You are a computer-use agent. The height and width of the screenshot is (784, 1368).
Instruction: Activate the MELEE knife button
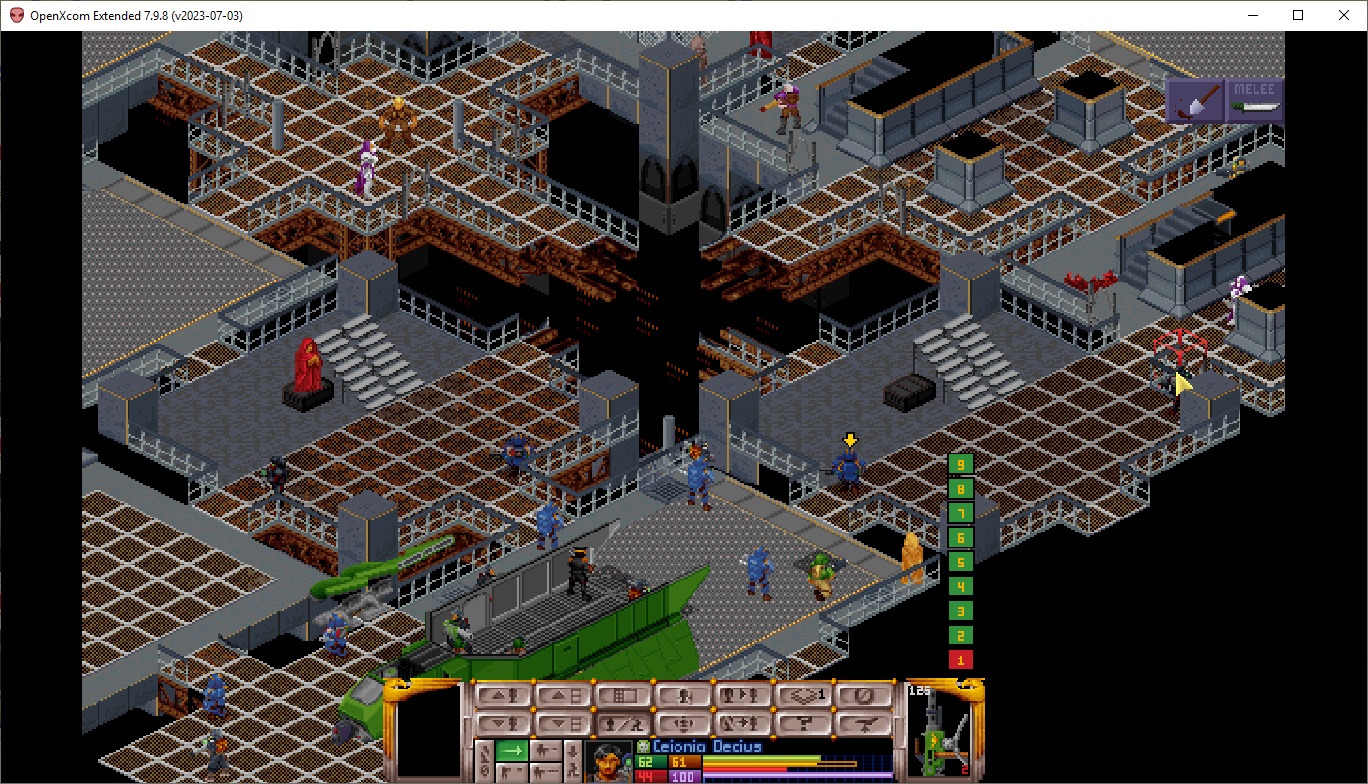1254,102
